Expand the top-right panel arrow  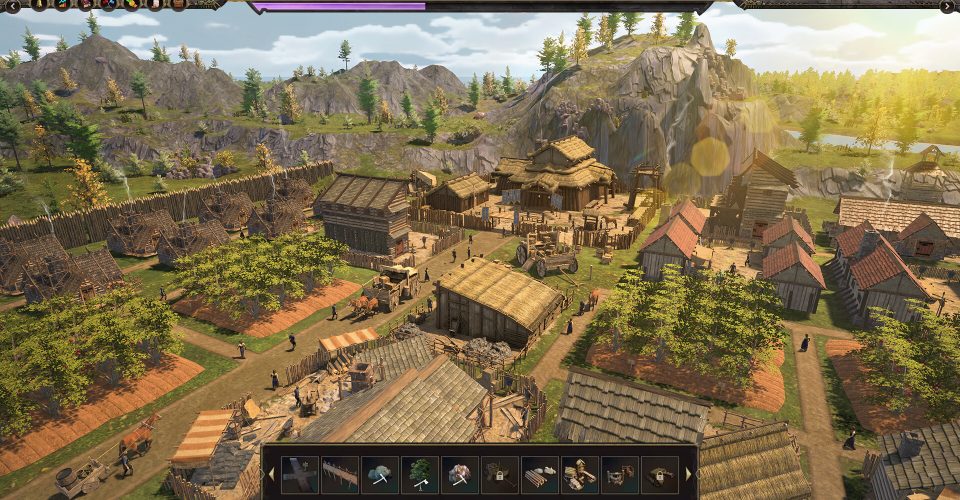(x=947, y=6)
